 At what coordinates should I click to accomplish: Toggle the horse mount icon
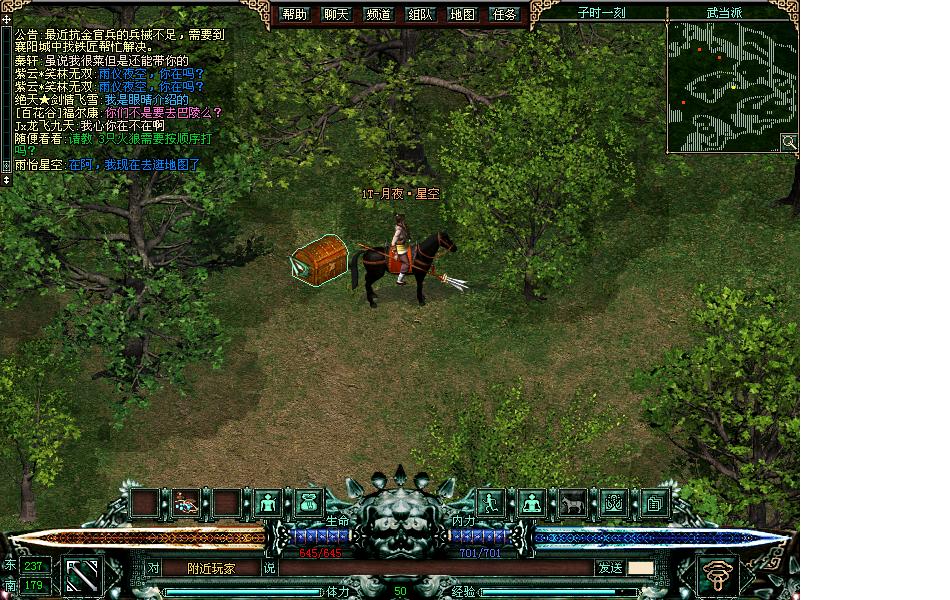572,502
